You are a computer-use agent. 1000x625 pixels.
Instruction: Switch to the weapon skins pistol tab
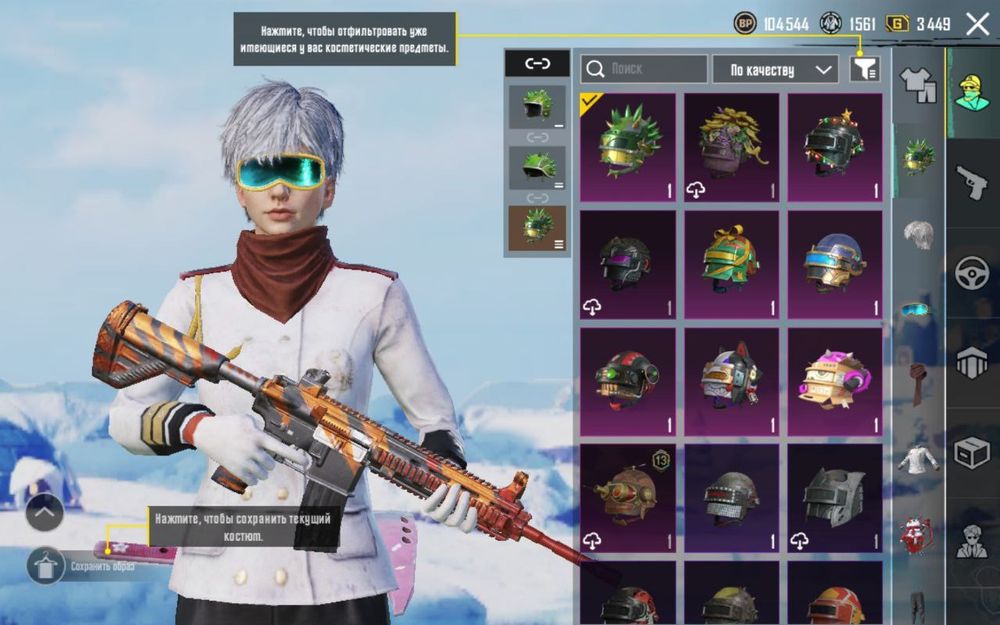972,183
